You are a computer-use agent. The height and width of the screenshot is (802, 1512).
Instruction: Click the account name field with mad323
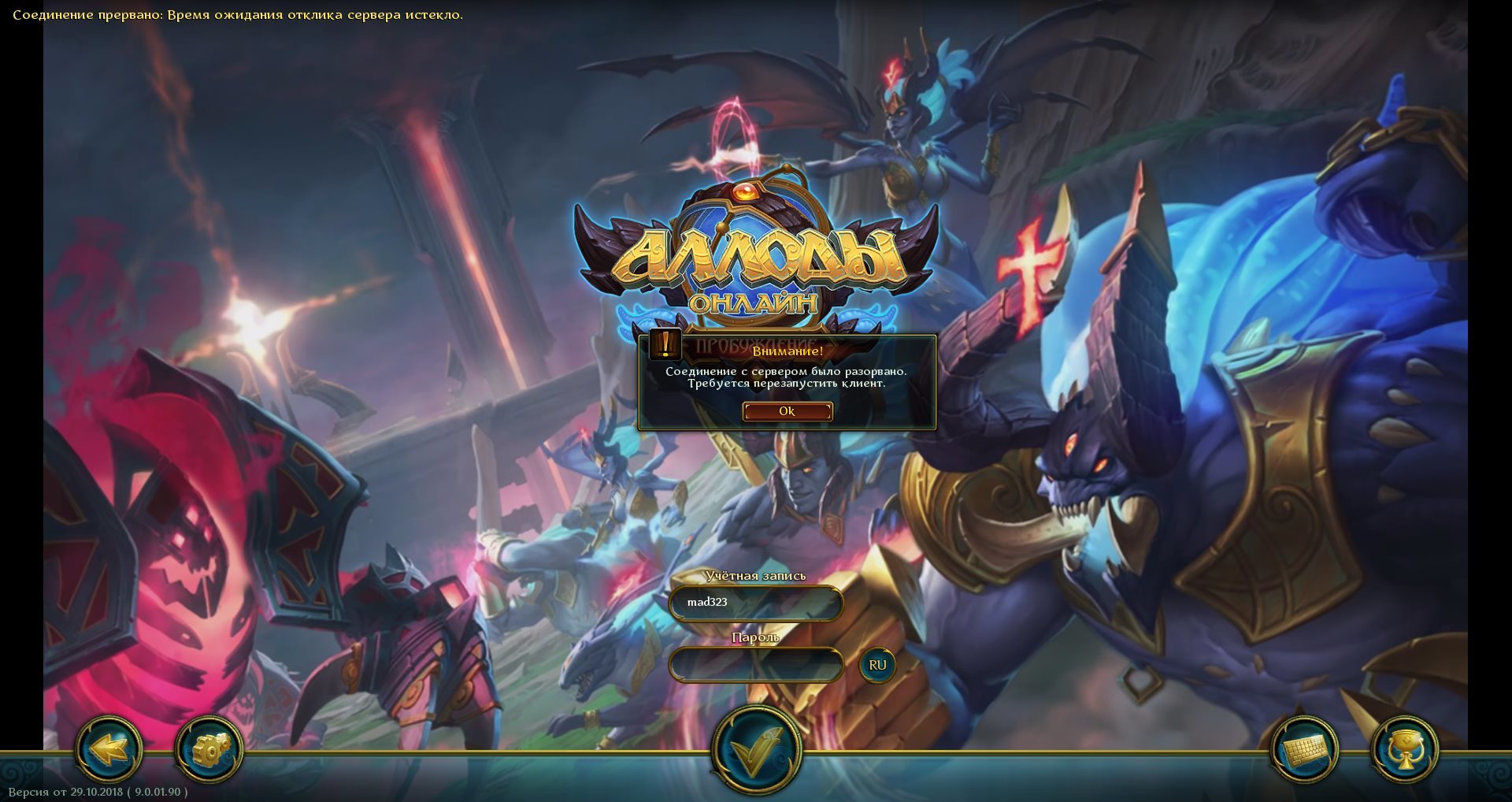755,603
